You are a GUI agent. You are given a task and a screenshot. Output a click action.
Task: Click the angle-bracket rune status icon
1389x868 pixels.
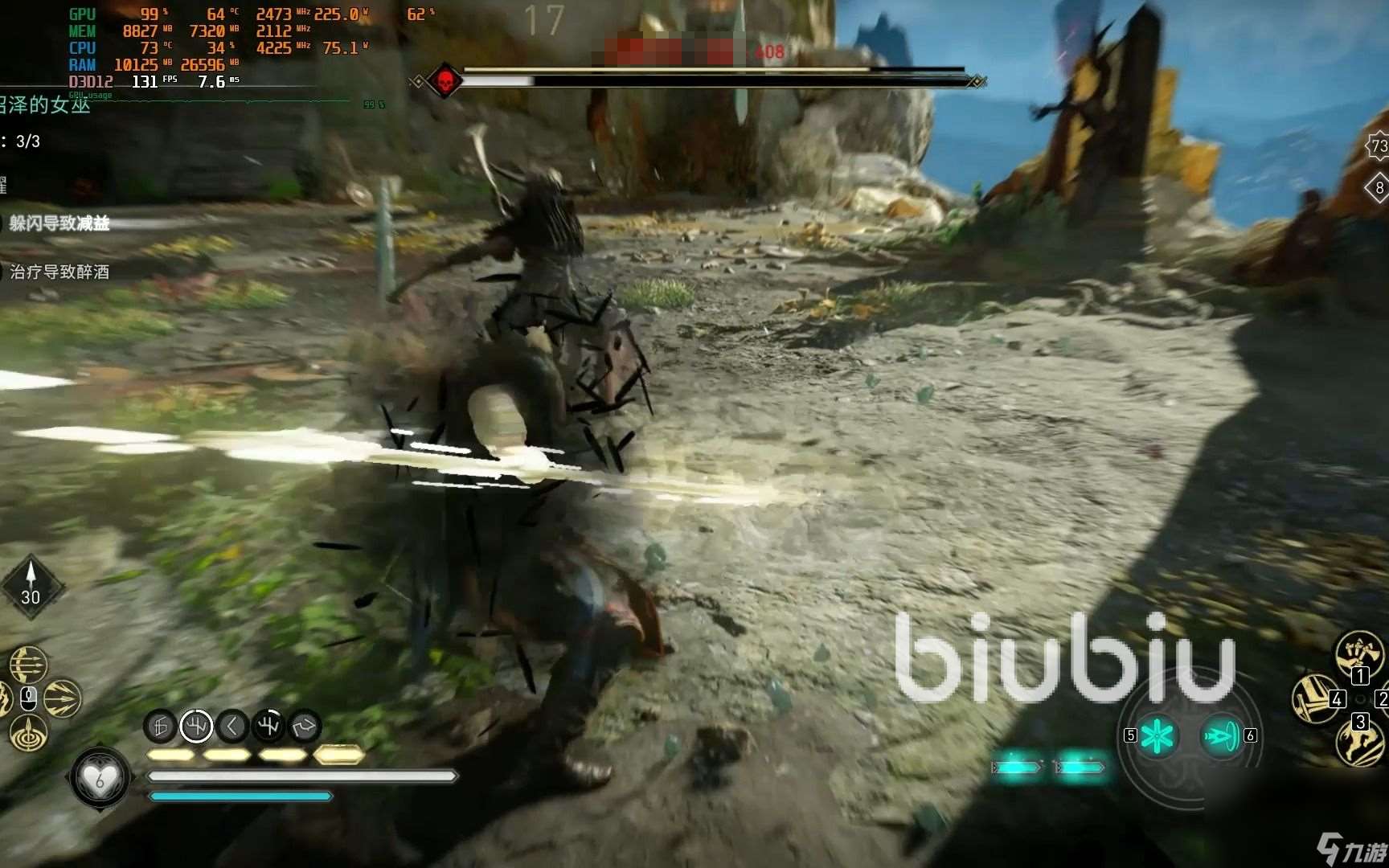(x=232, y=727)
